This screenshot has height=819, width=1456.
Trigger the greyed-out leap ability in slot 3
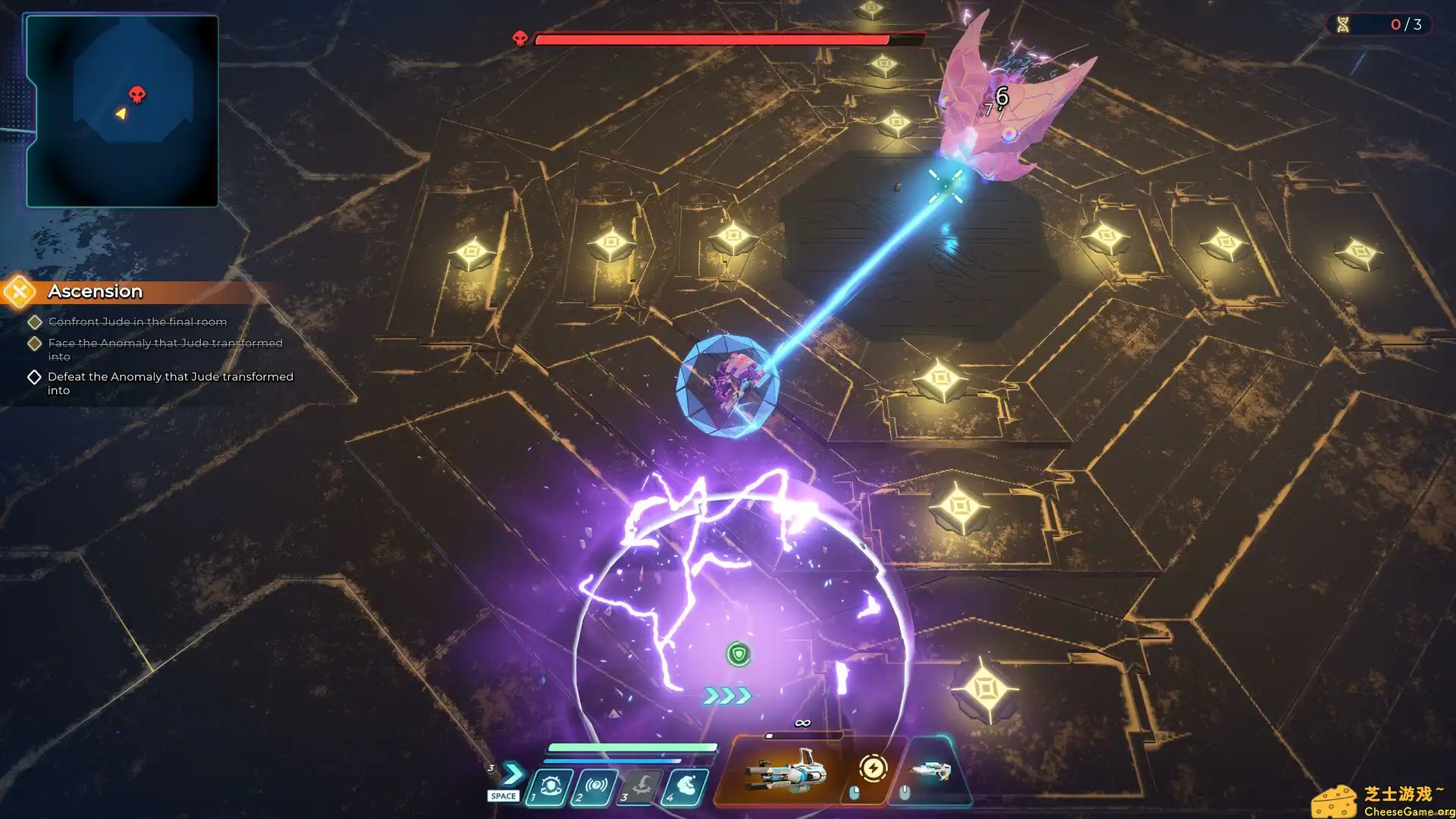[642, 786]
